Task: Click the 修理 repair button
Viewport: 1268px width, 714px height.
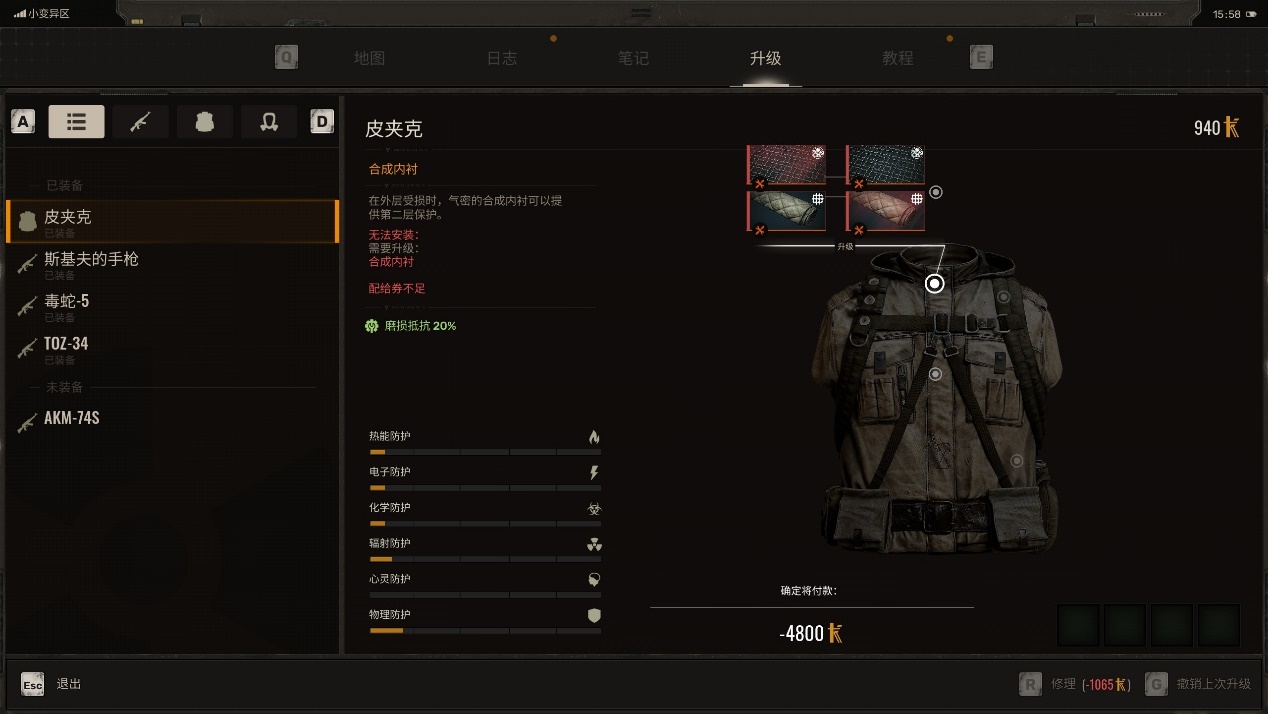Action: [1074, 684]
